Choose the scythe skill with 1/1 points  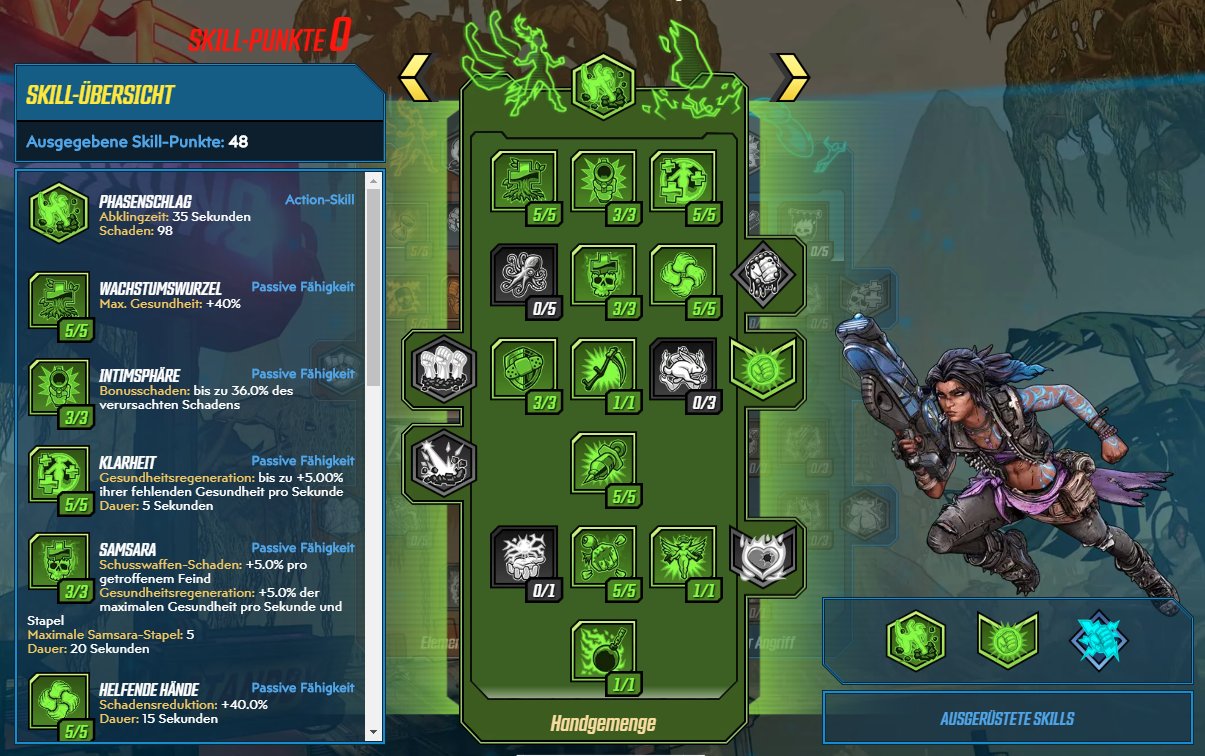pyautogui.click(x=604, y=369)
